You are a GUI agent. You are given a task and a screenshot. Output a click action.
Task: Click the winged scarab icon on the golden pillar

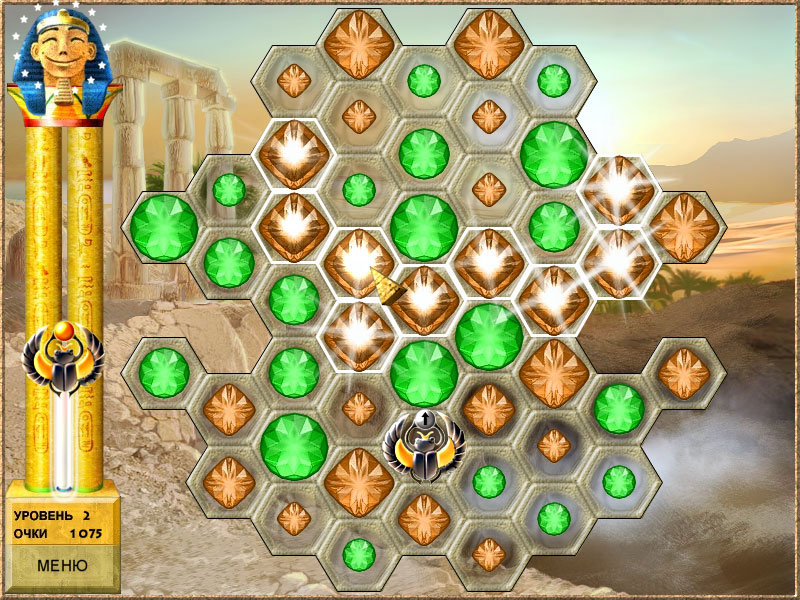pos(63,360)
